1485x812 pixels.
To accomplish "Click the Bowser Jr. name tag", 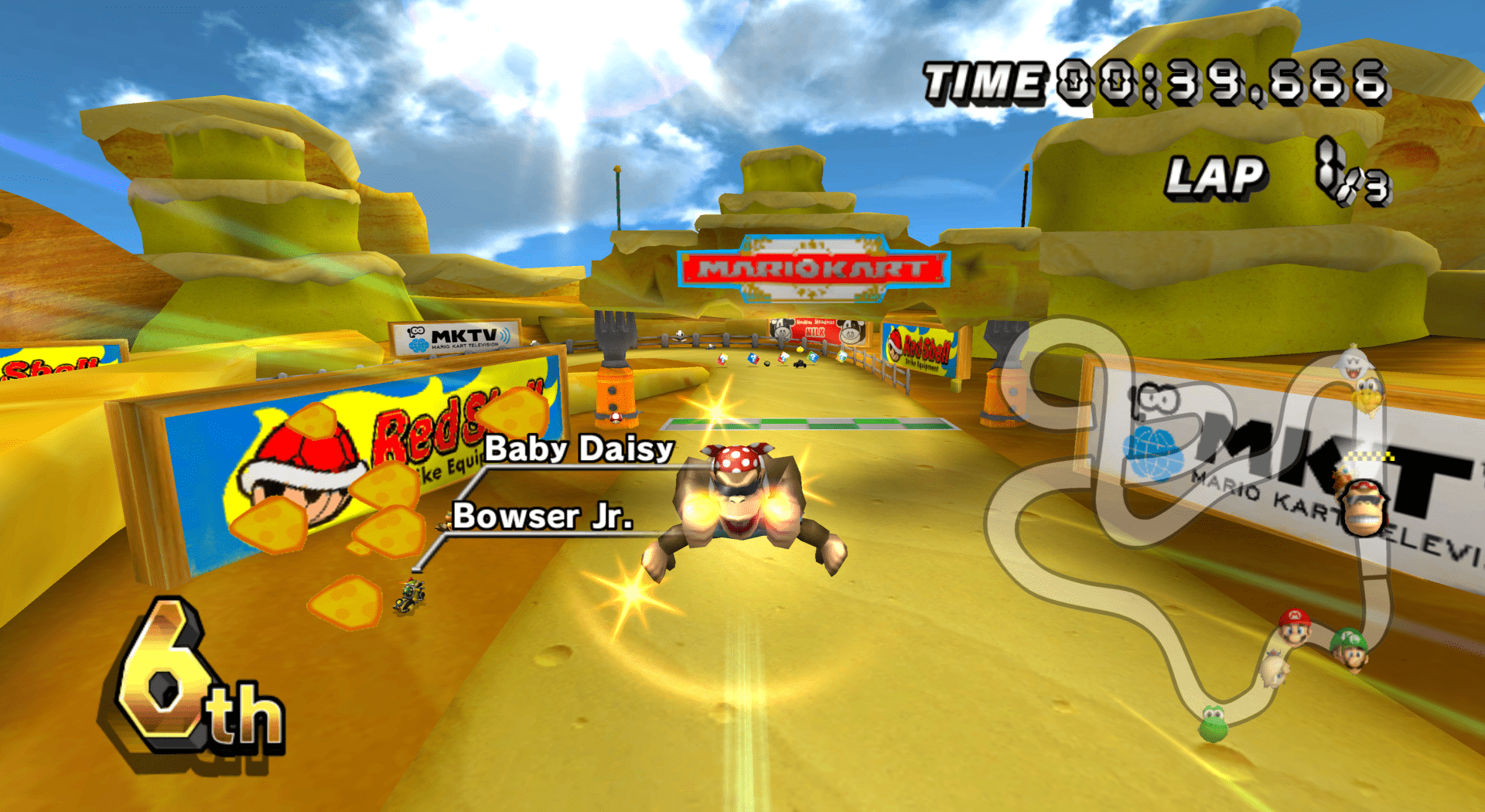I will pyautogui.click(x=543, y=517).
